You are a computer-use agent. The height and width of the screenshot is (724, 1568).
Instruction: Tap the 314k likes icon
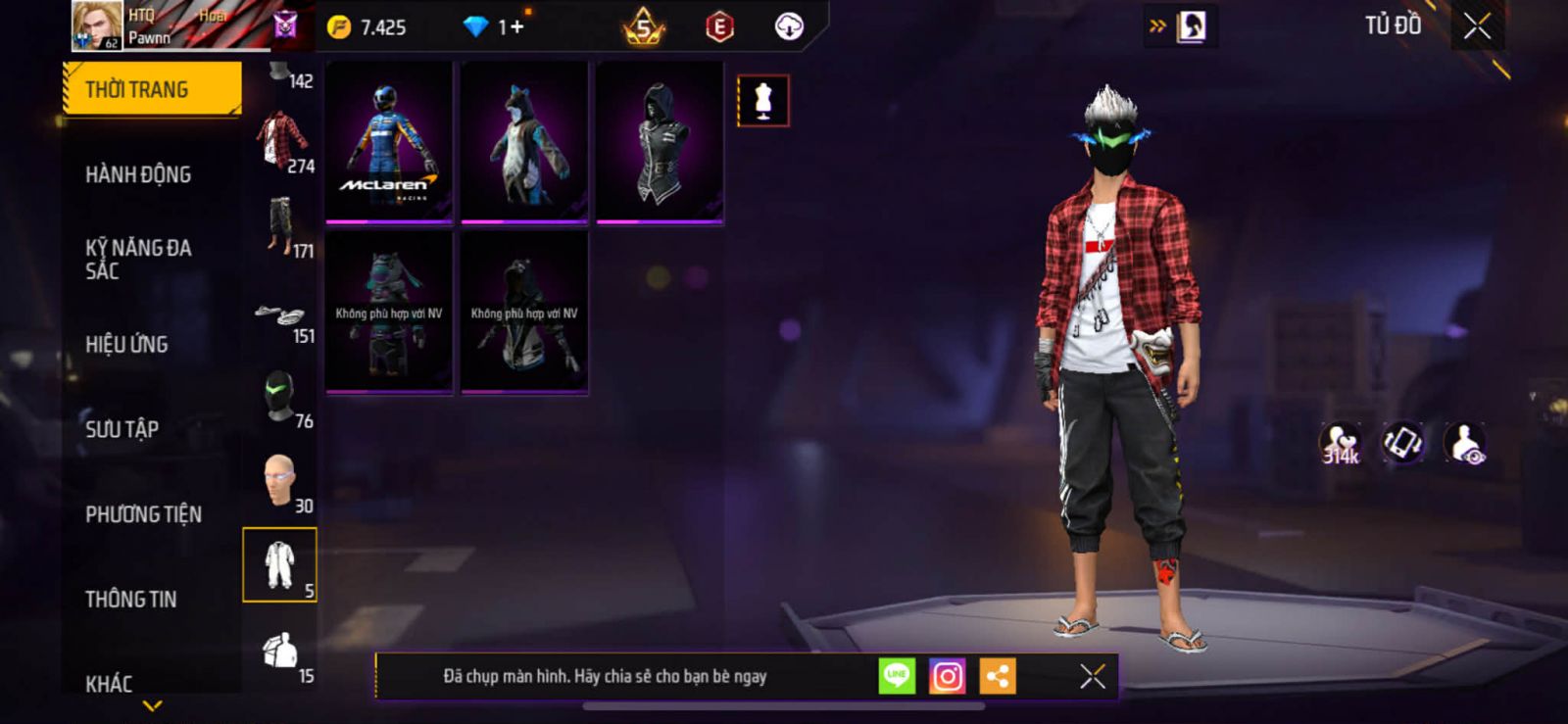click(x=1340, y=444)
